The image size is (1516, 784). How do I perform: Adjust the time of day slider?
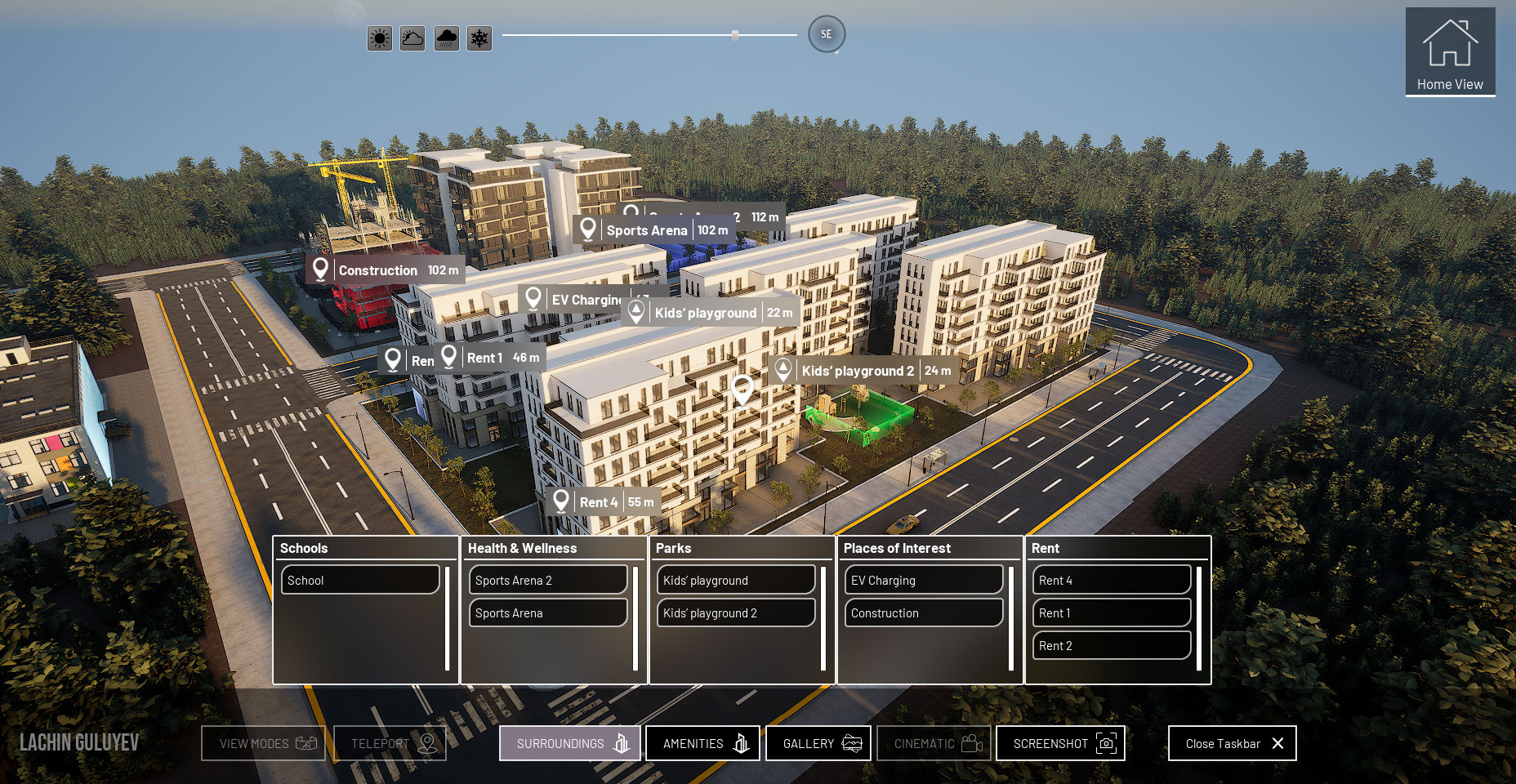[x=734, y=35]
